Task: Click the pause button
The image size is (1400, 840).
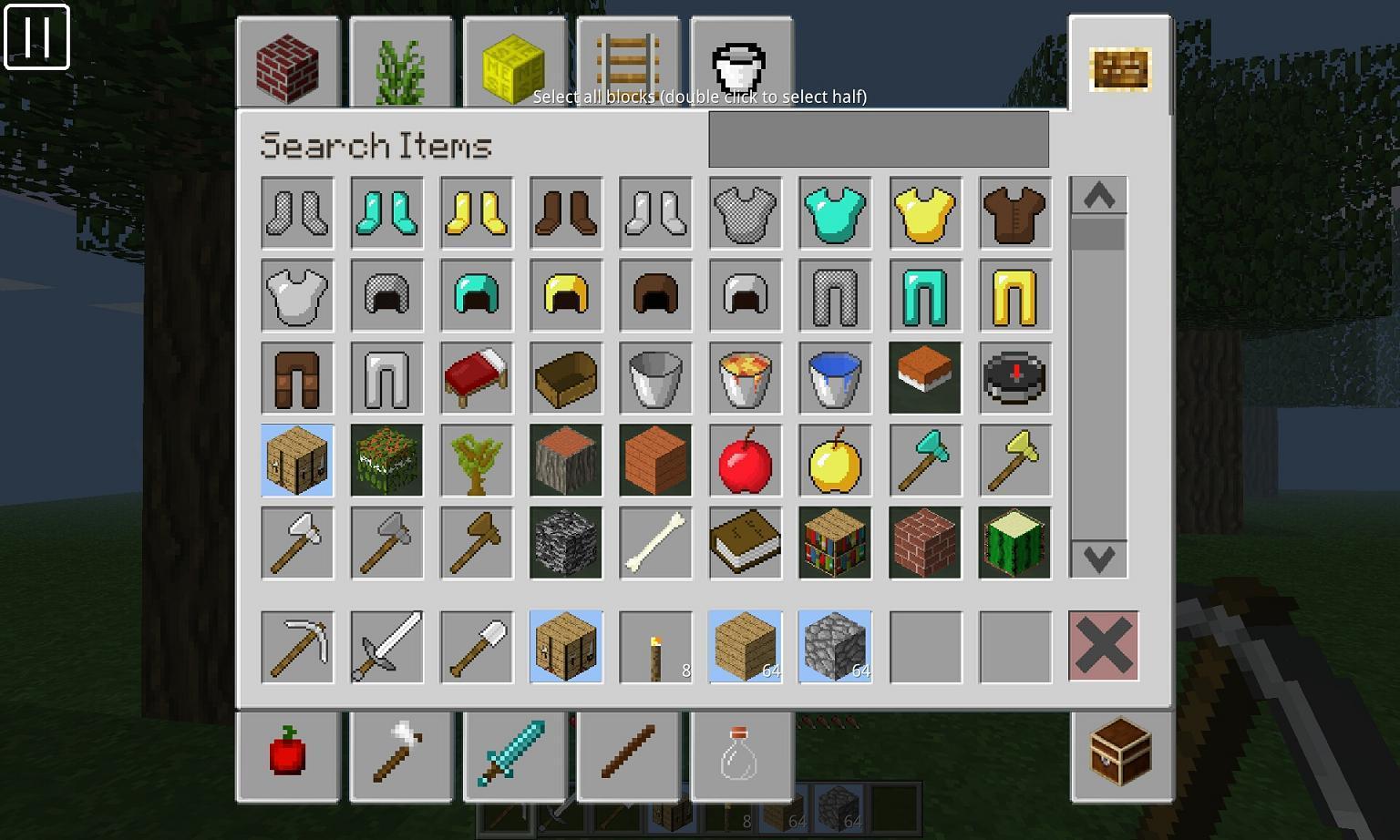Action: tap(38, 37)
